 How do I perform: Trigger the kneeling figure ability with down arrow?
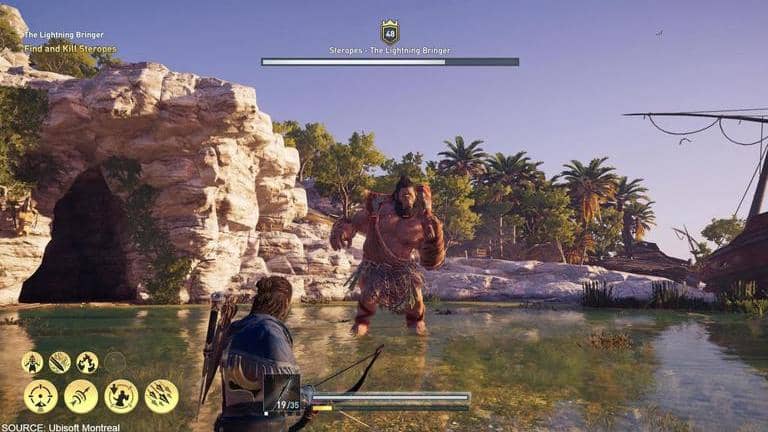tap(121, 396)
